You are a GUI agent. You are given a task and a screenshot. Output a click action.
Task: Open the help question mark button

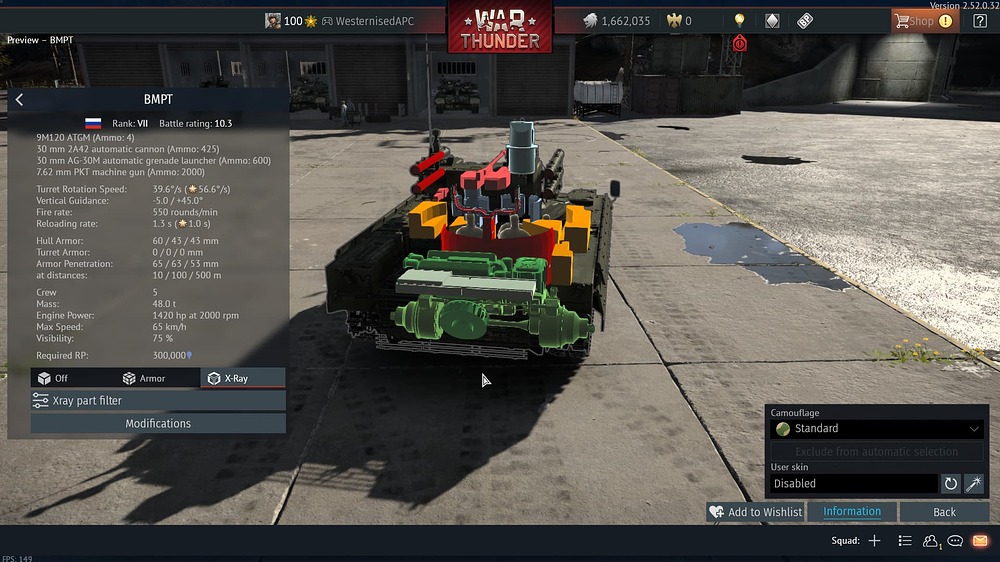pos(979,20)
